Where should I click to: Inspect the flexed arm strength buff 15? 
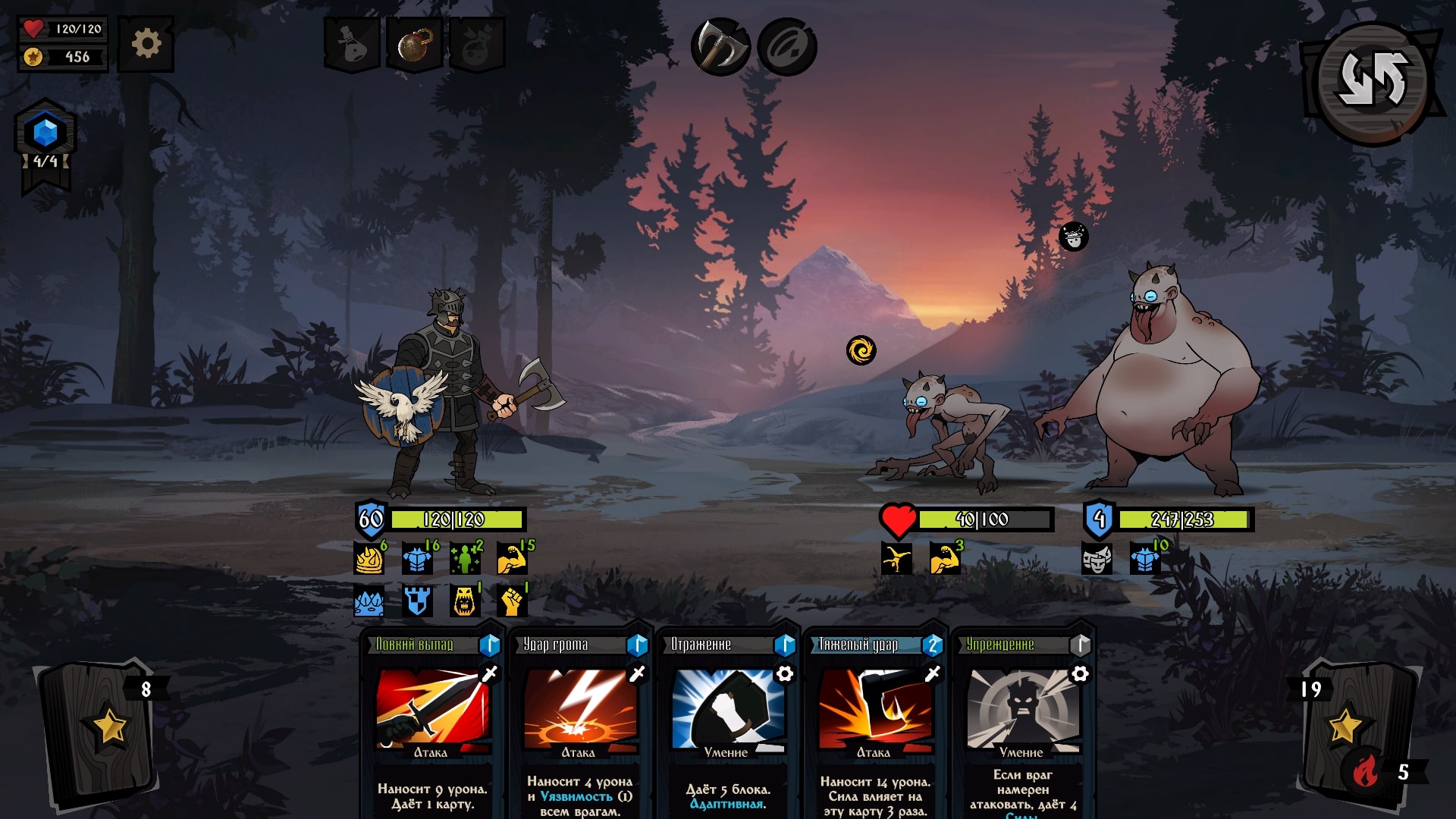pos(513,560)
